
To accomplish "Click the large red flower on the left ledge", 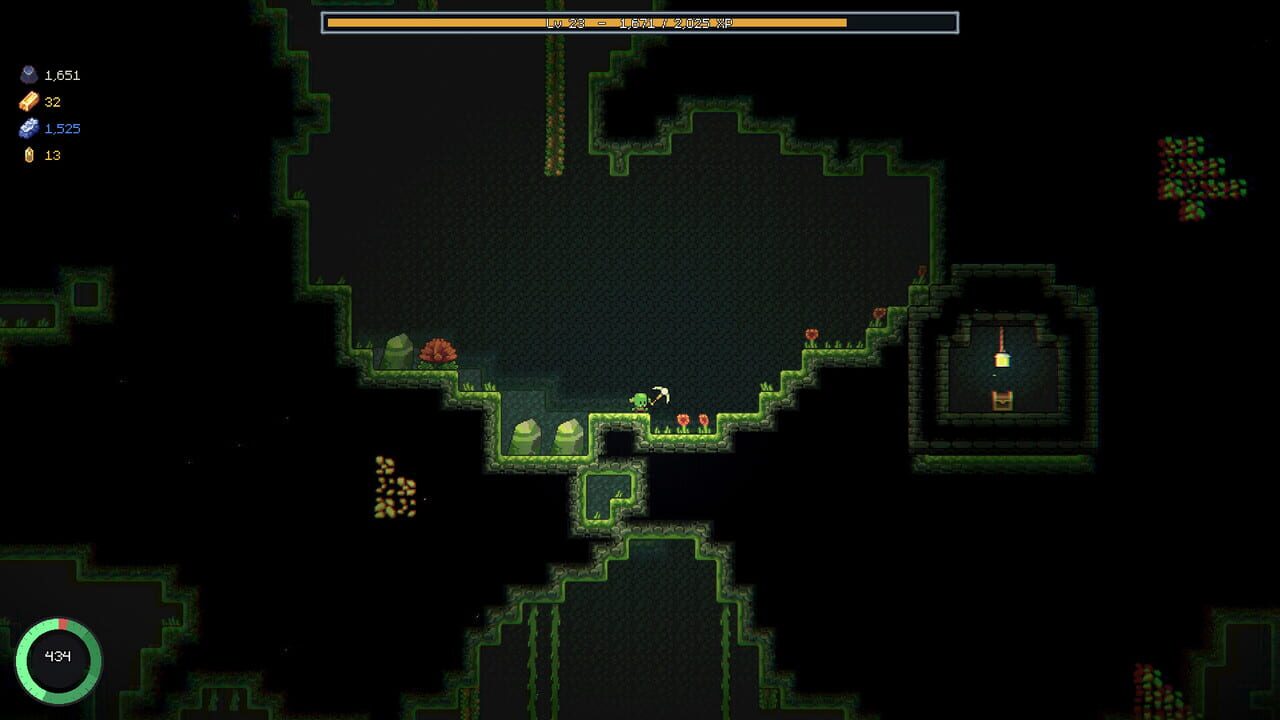I will pyautogui.click(x=441, y=351).
